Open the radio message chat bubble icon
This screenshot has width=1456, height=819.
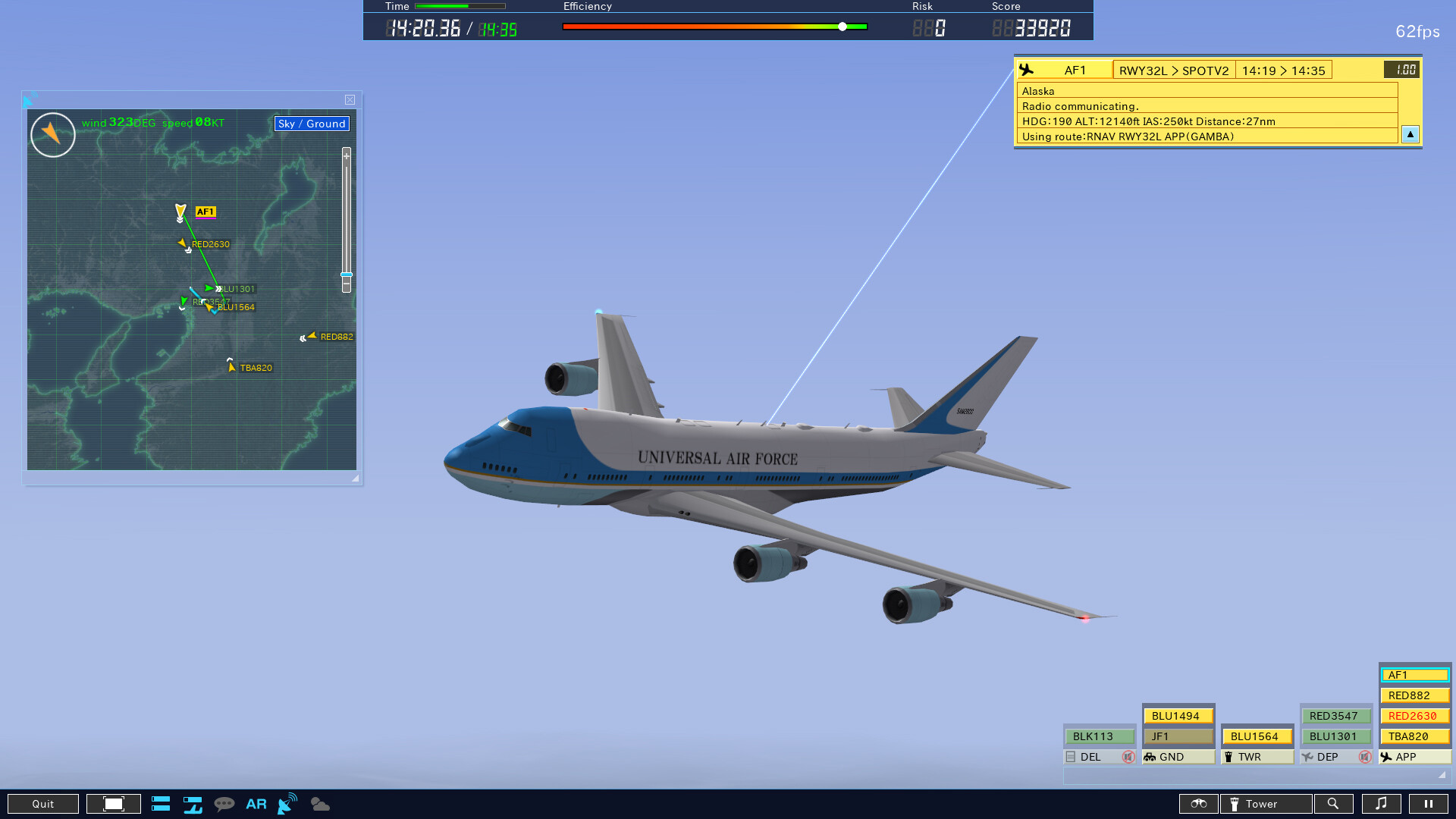pos(225,804)
